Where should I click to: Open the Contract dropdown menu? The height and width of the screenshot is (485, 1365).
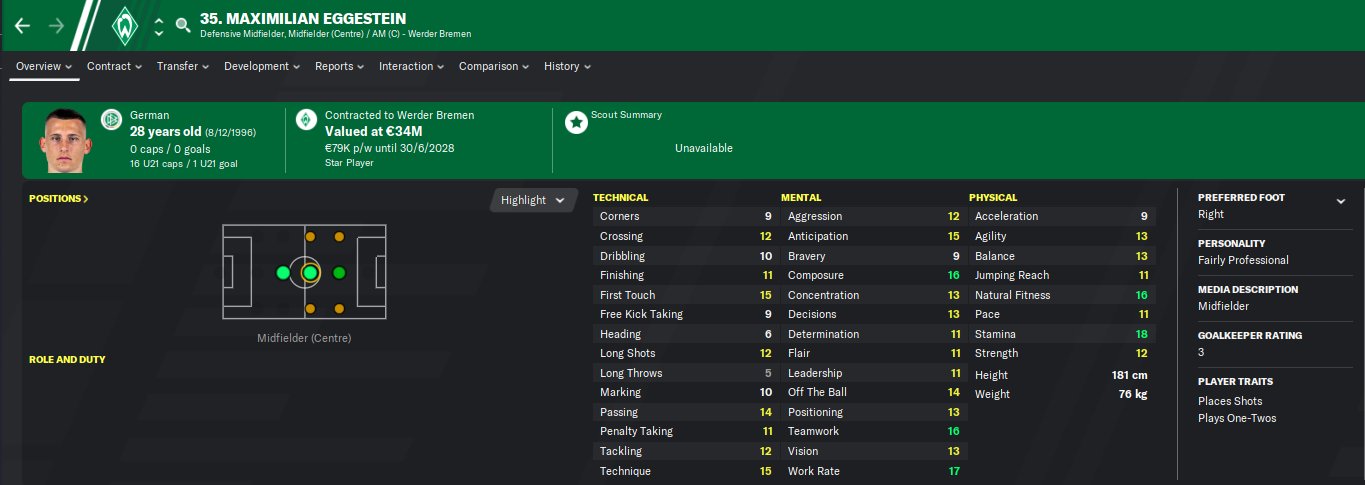click(115, 66)
